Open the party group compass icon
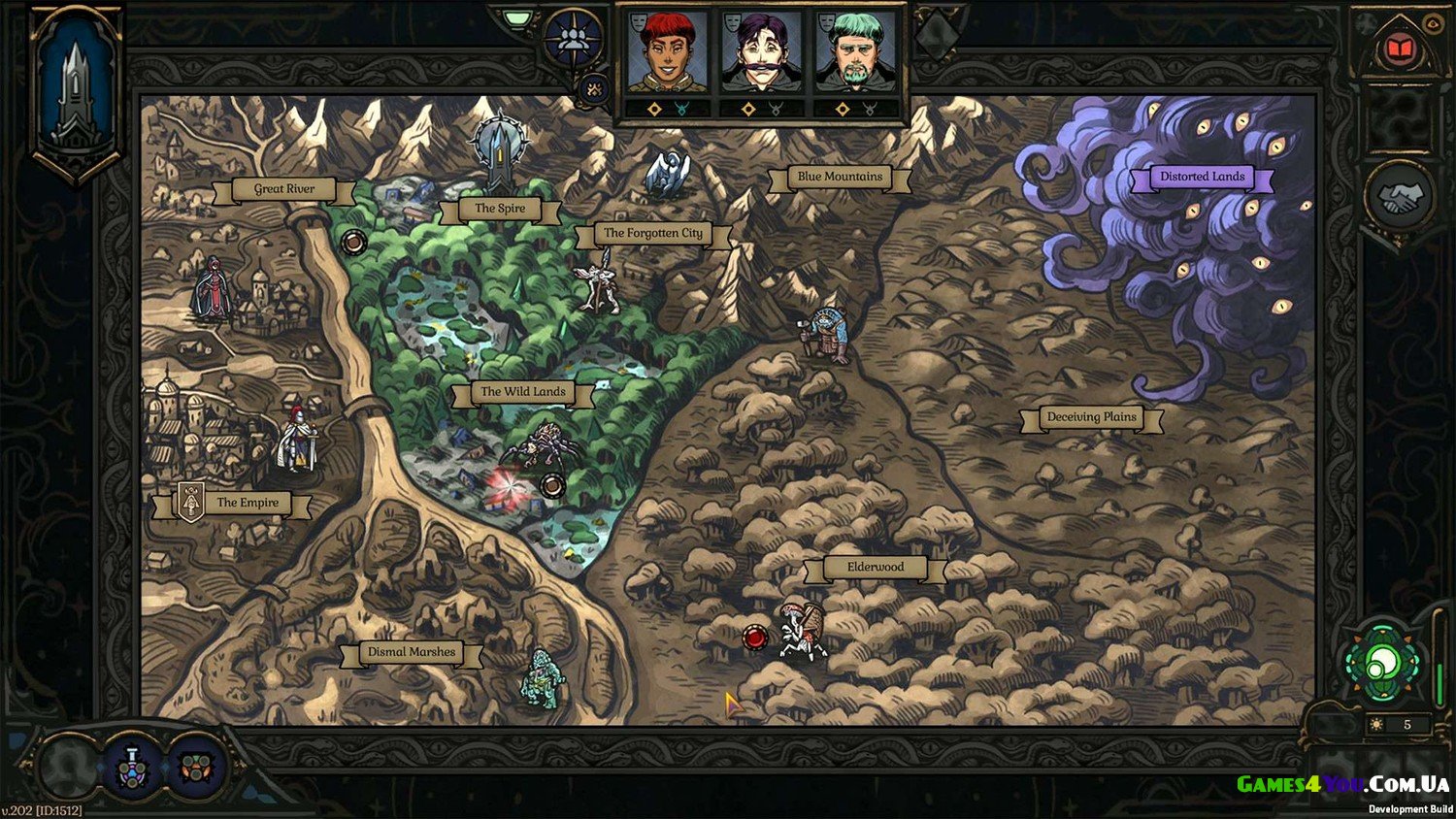Image resolution: width=1456 pixels, height=819 pixels. 572,39
